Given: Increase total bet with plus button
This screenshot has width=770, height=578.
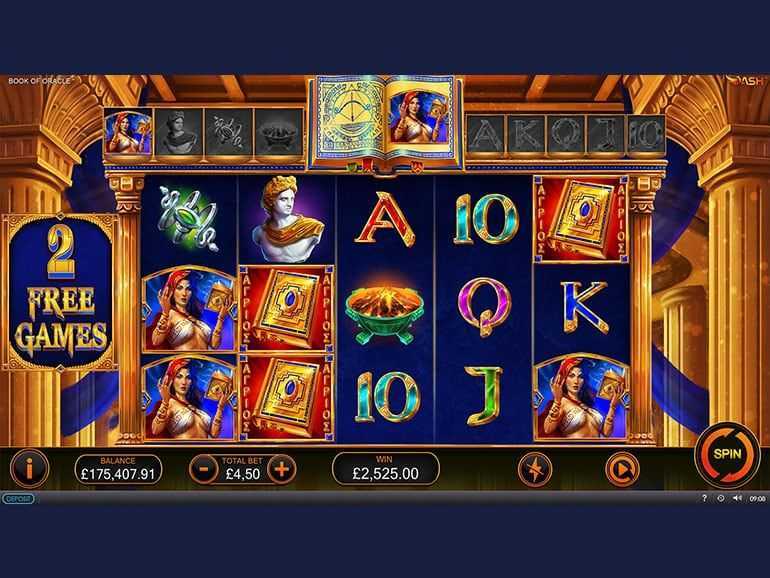Looking at the screenshot, I should pos(282,467).
